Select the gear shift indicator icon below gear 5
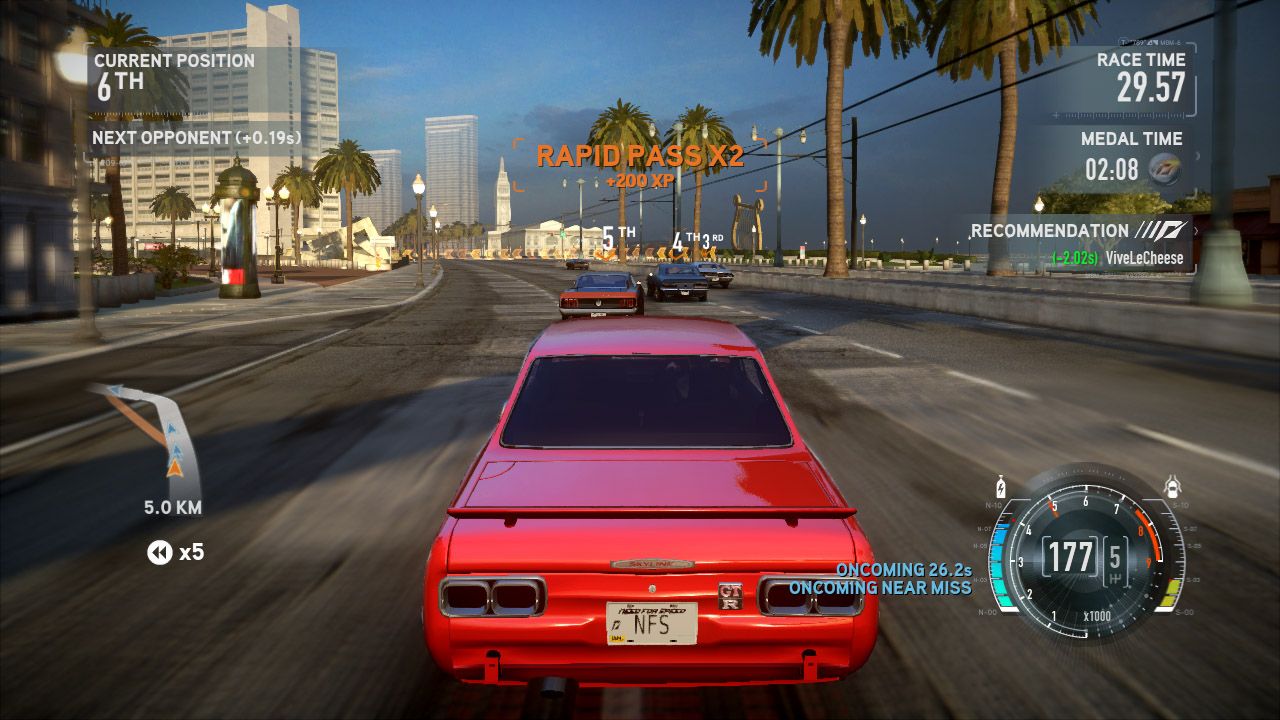The width and height of the screenshot is (1280, 720). coord(1114,579)
